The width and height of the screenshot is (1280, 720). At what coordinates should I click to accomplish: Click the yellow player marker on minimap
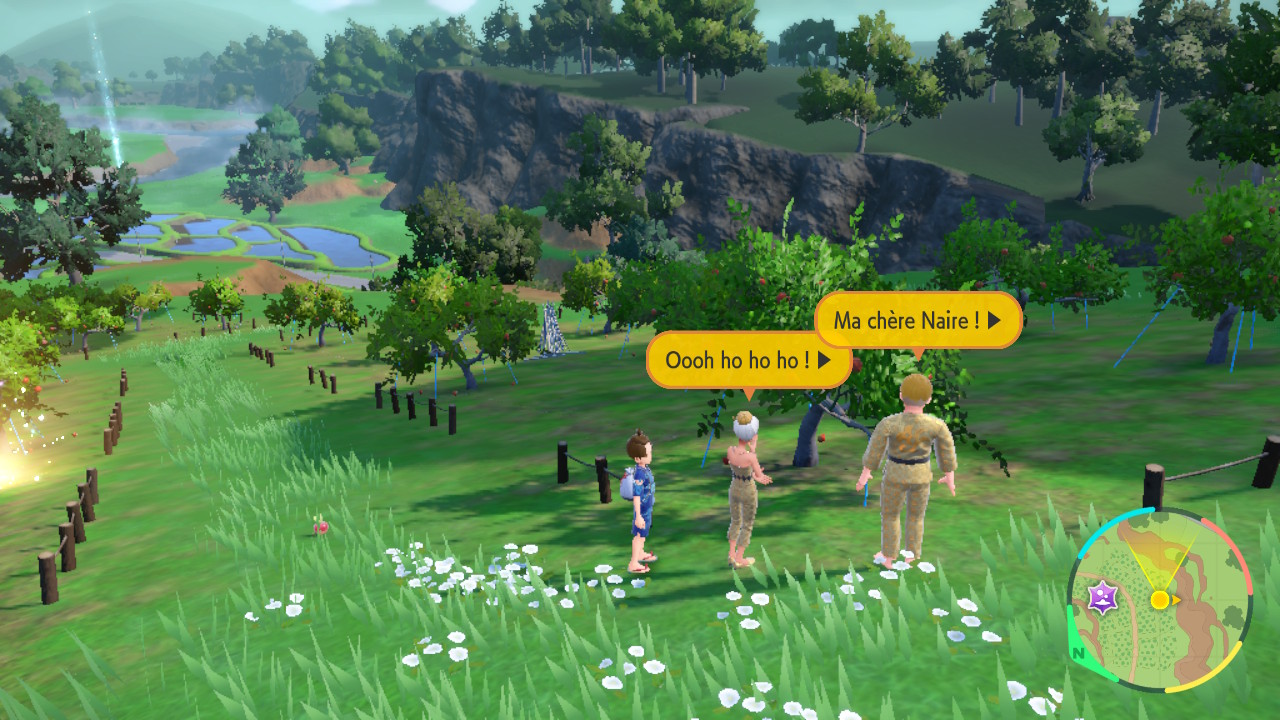1160,600
